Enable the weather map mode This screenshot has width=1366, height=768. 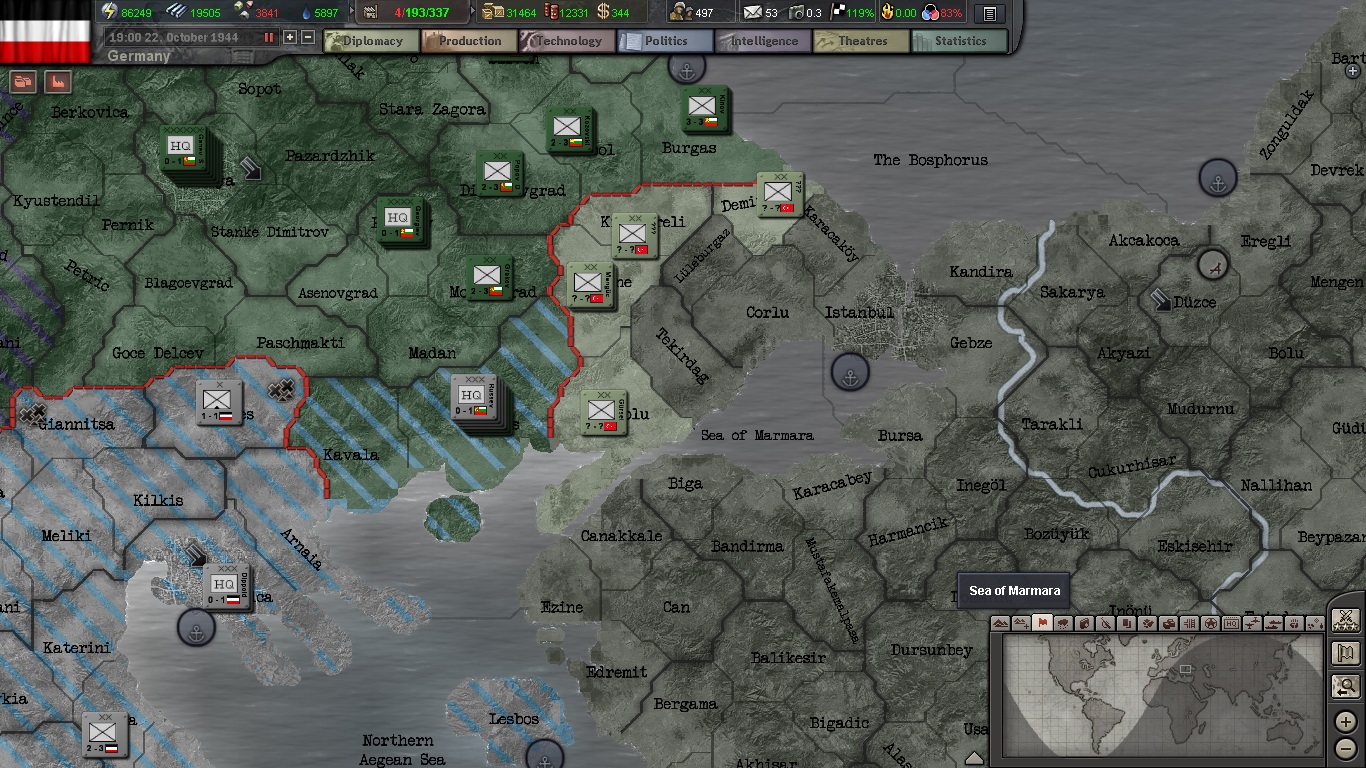[x=1062, y=622]
